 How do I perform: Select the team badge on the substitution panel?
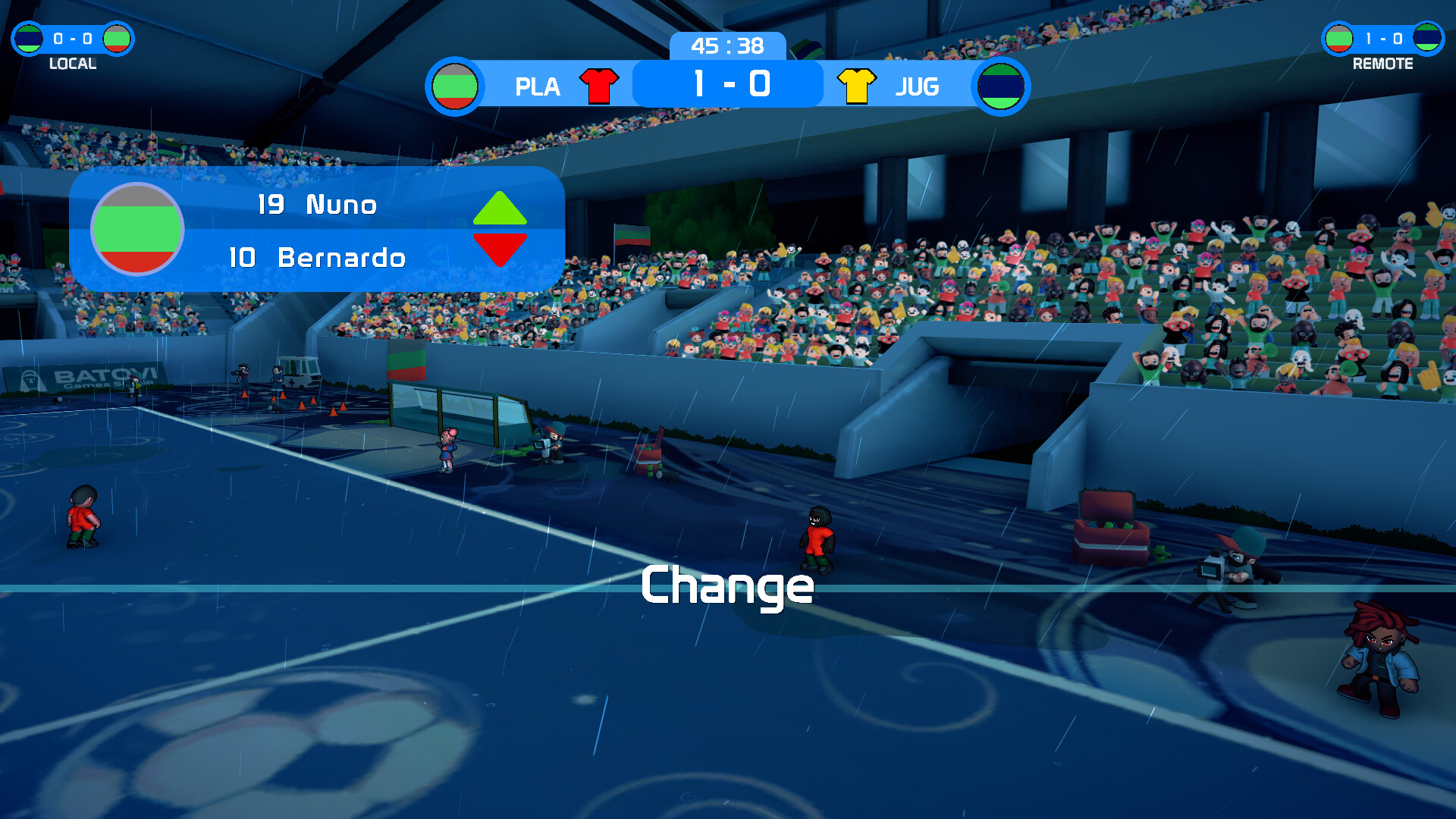(x=137, y=229)
